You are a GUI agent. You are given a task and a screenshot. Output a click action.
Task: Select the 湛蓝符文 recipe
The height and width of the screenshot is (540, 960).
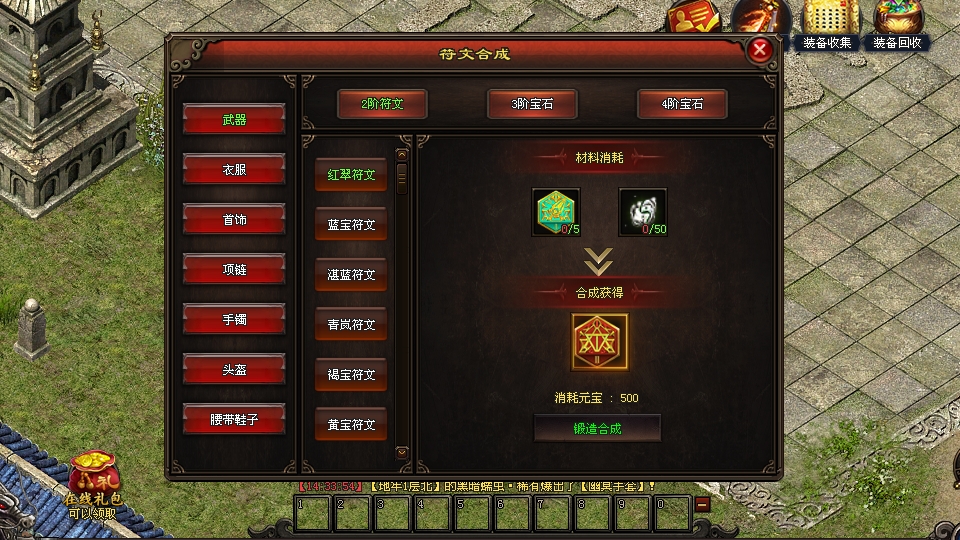pyautogui.click(x=351, y=274)
